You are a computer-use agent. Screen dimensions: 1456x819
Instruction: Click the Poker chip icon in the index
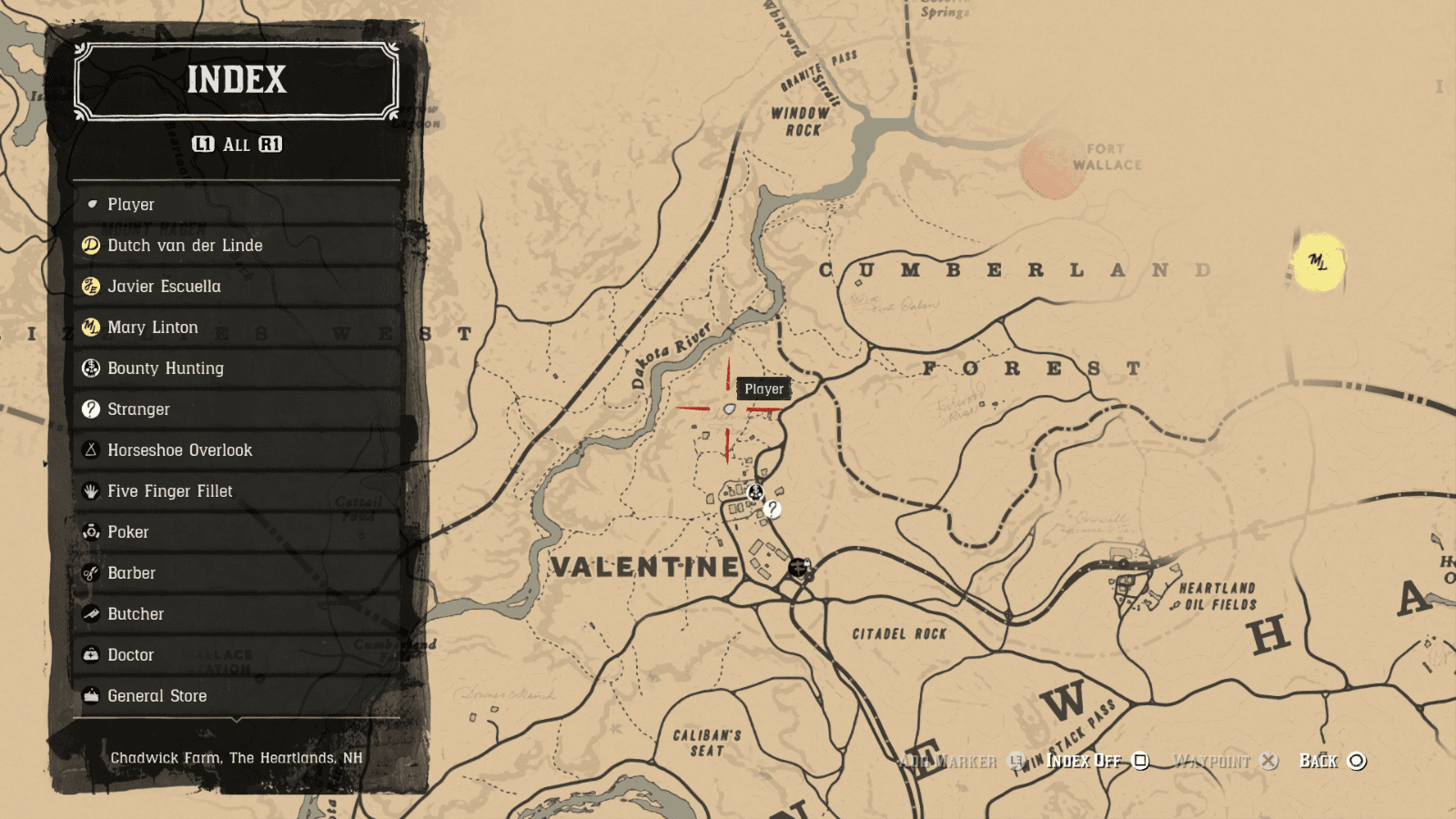point(90,531)
